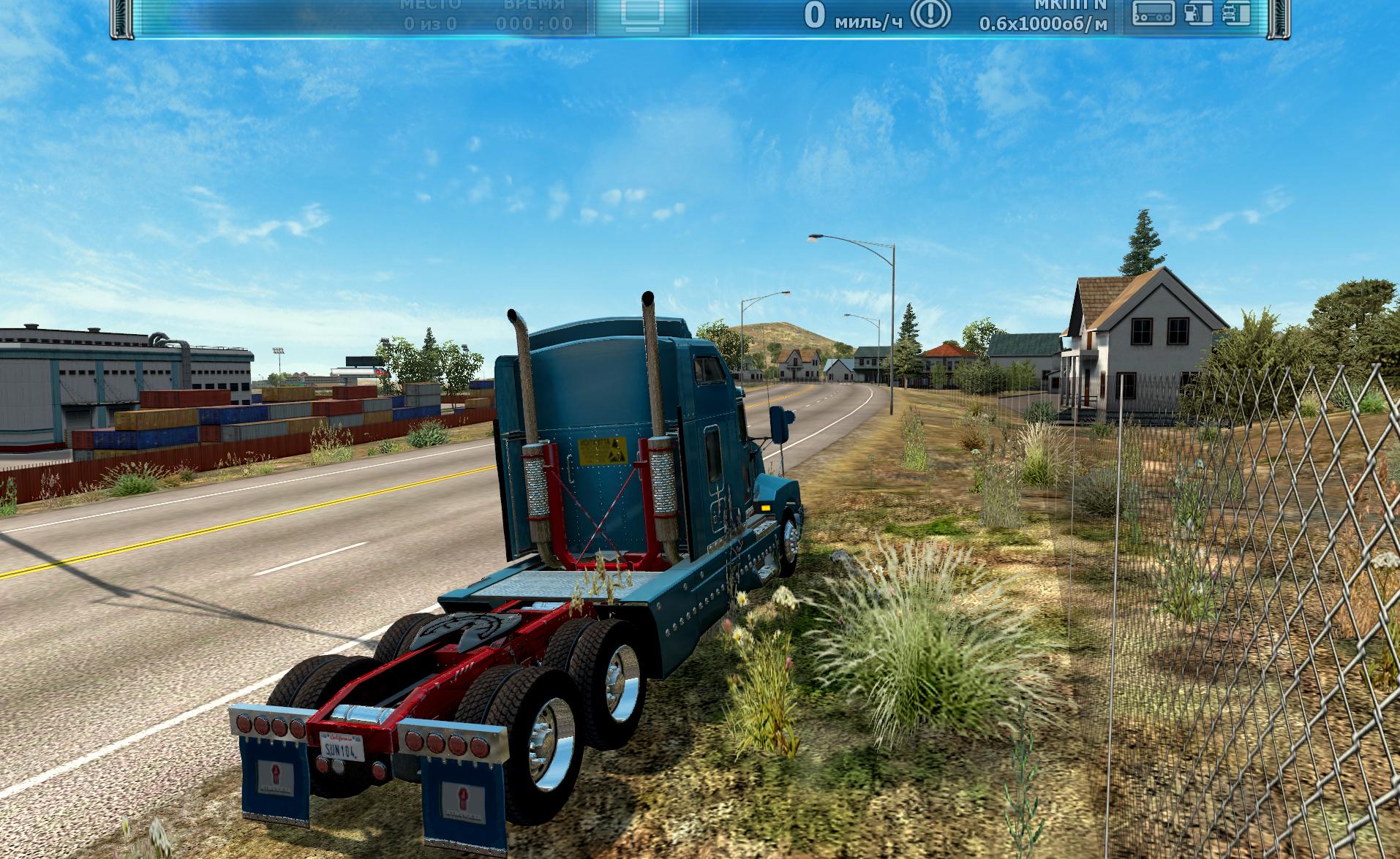Open the radio cassette player icon
The height and width of the screenshot is (859, 1400).
[x=1154, y=13]
